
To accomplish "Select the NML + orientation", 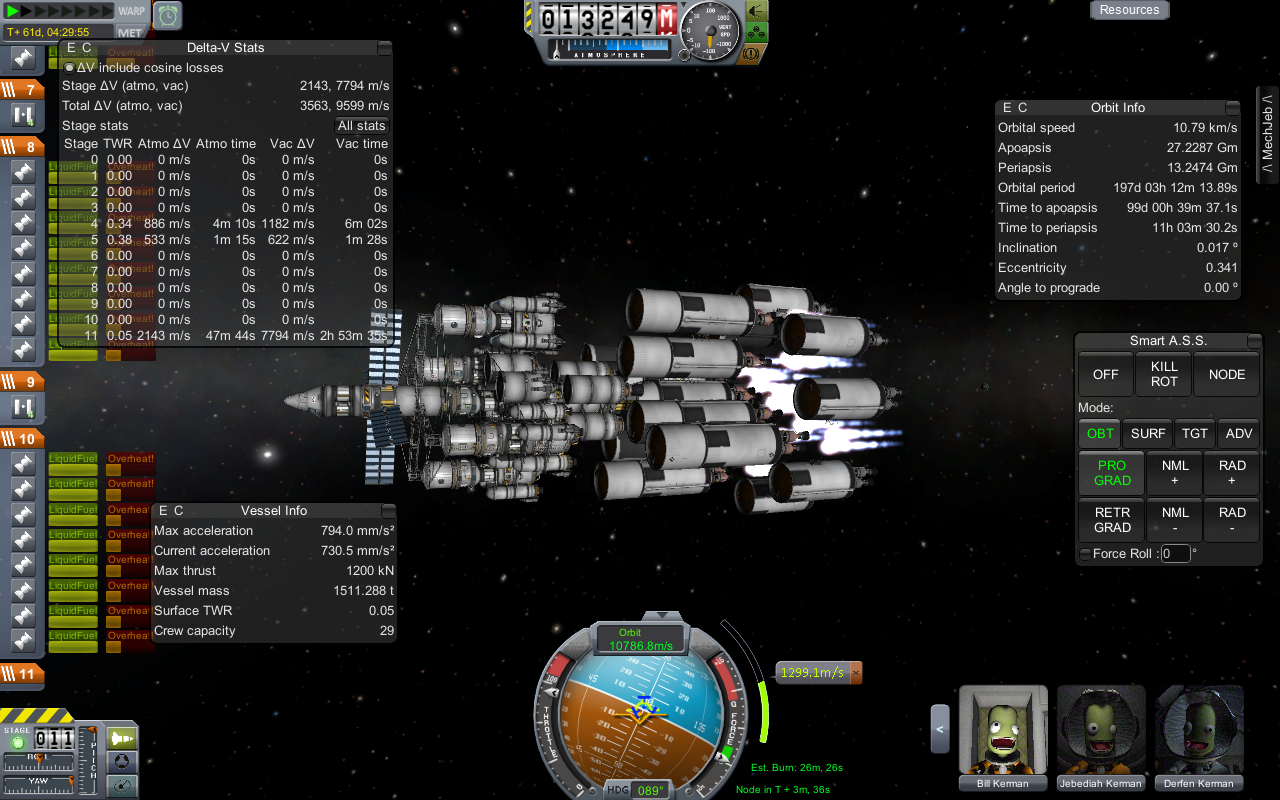I will click(1175, 473).
